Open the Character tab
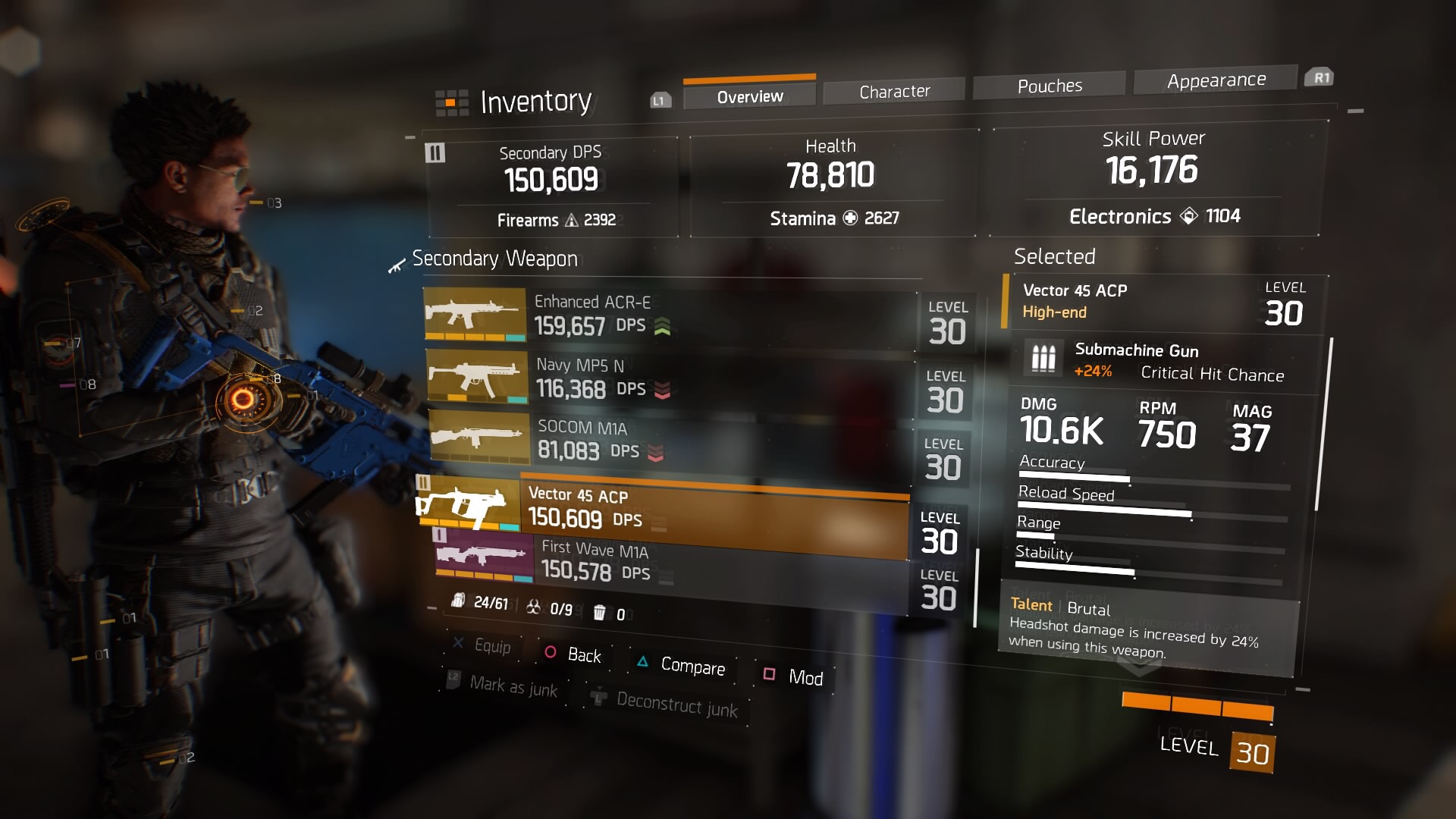Image resolution: width=1456 pixels, height=819 pixels. pyautogui.click(x=894, y=92)
